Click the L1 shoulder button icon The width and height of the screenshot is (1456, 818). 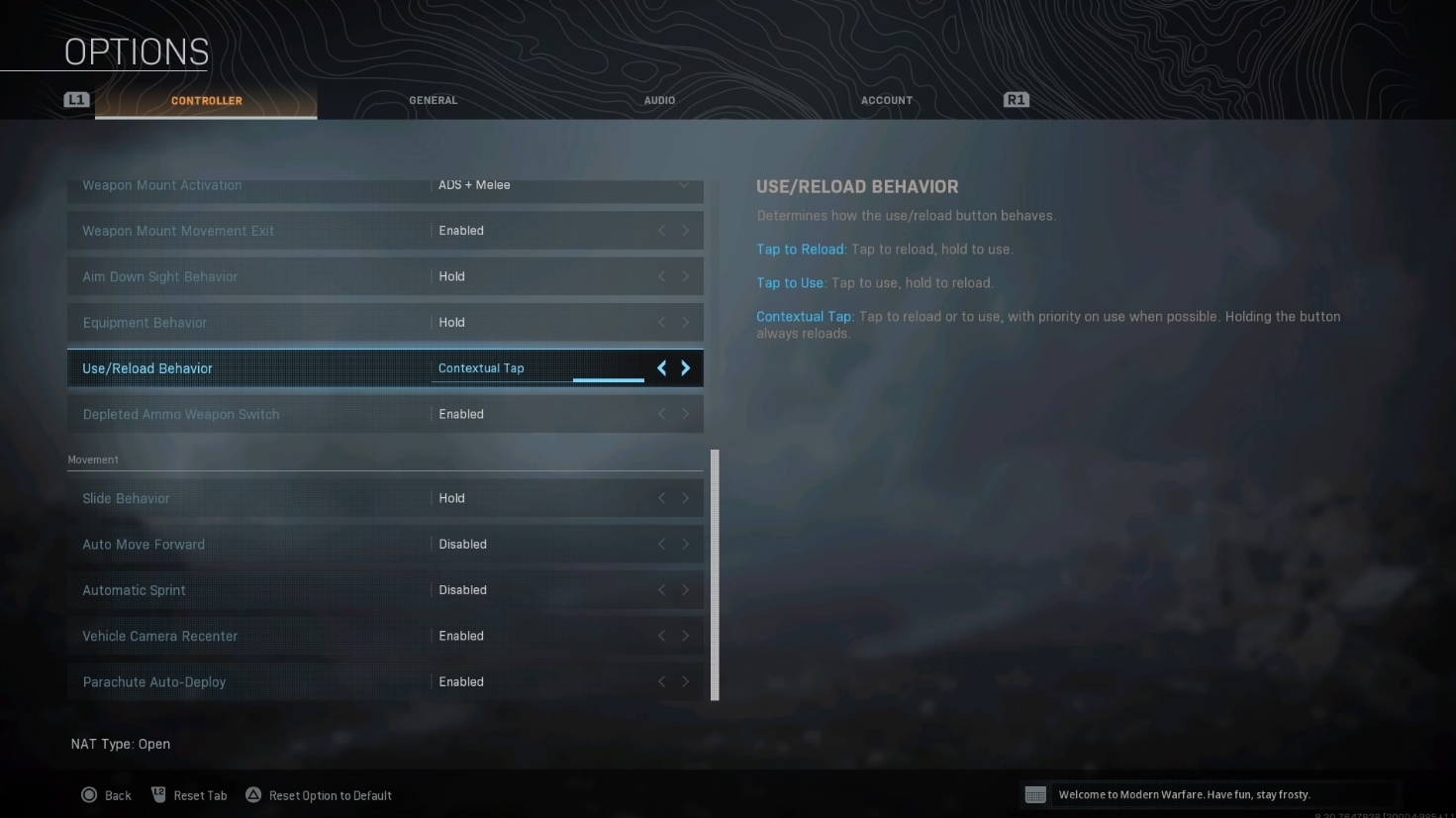click(x=76, y=99)
